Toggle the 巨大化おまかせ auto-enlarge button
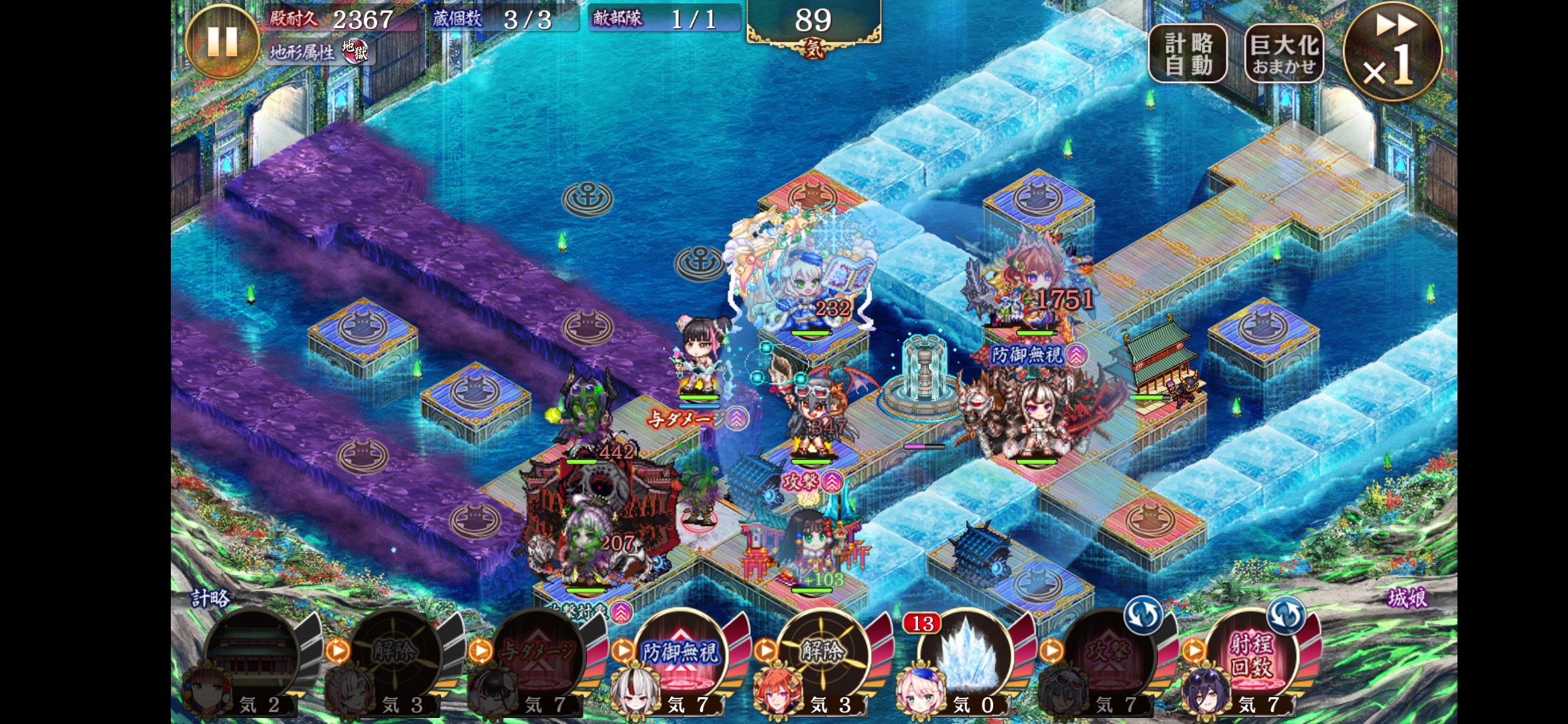The height and width of the screenshot is (724, 1568). 1284,54
